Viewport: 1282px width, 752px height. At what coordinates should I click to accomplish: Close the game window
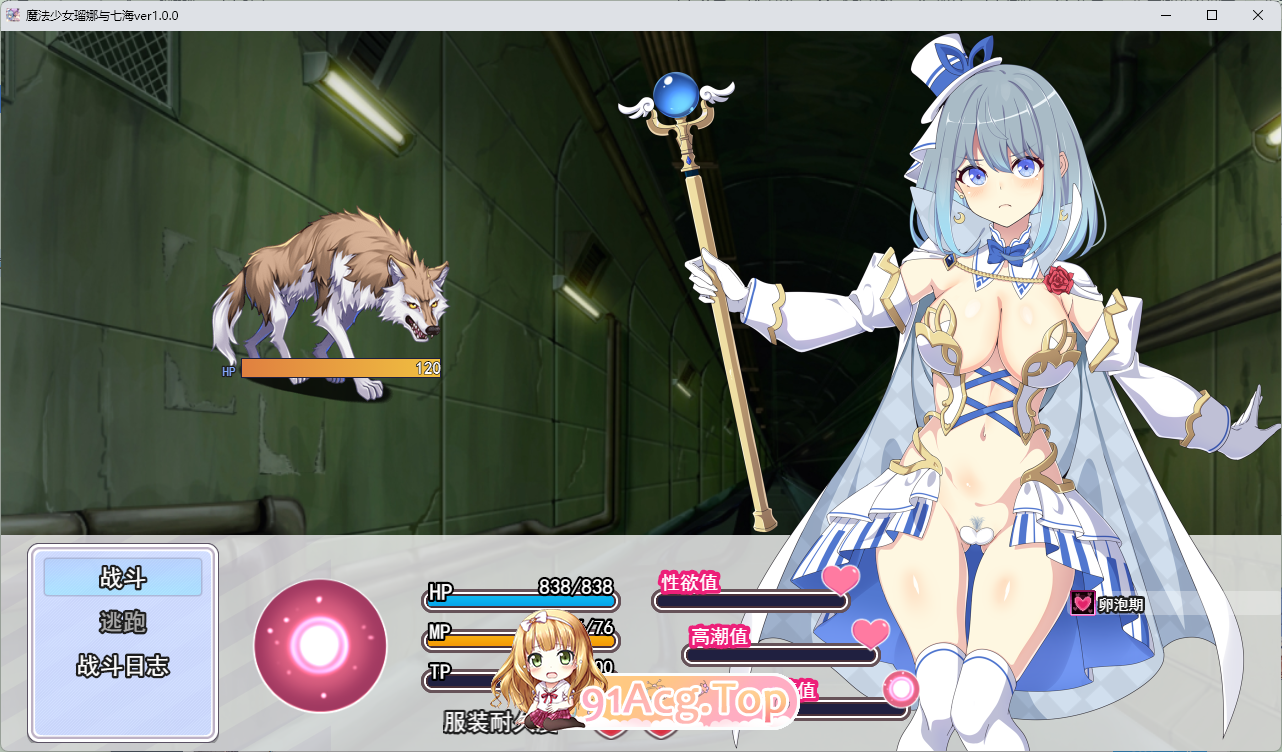[1257, 15]
